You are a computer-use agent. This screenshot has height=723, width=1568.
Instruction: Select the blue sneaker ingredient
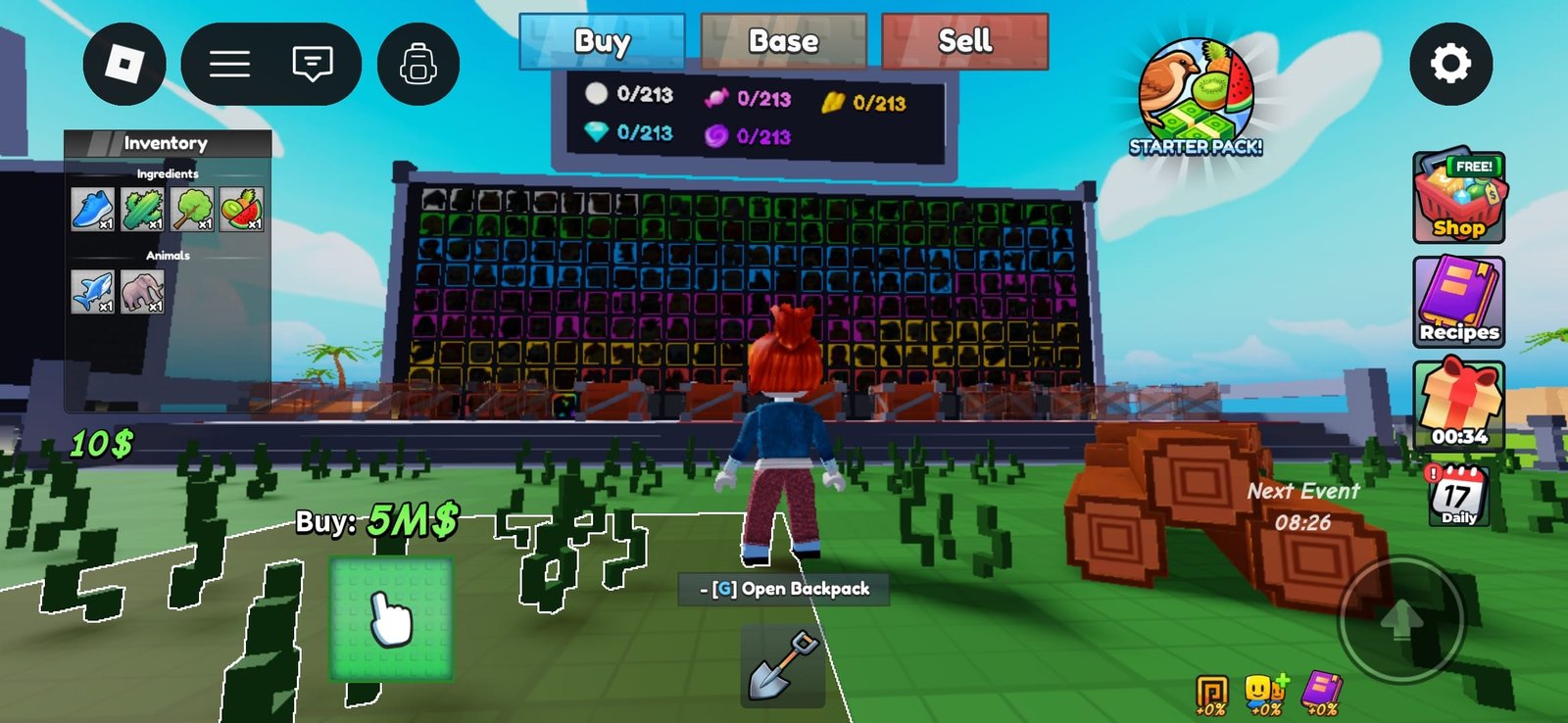(x=93, y=209)
